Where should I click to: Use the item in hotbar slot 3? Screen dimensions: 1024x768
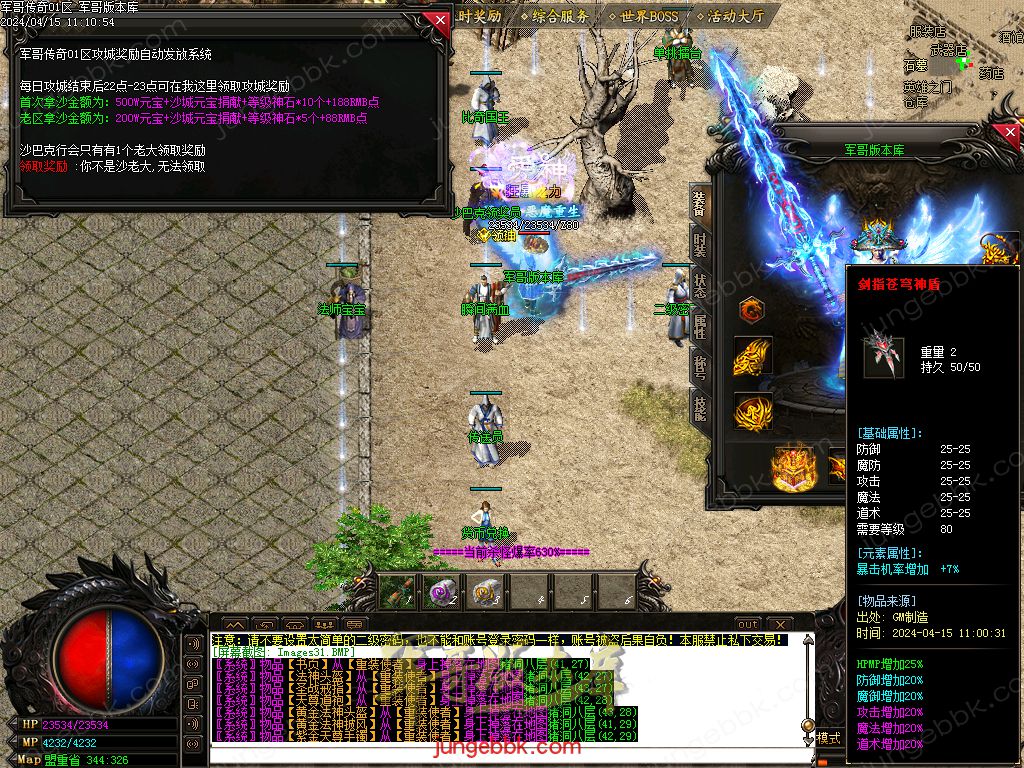pyautogui.click(x=486, y=592)
